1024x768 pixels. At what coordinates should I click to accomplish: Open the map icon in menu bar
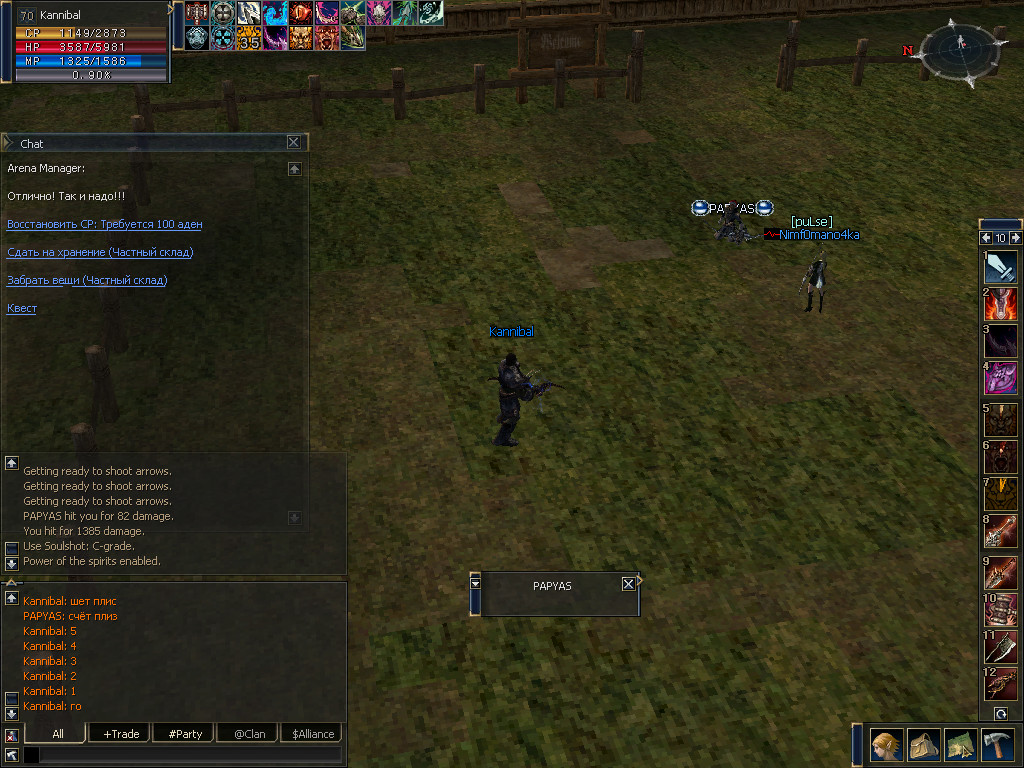click(x=960, y=746)
